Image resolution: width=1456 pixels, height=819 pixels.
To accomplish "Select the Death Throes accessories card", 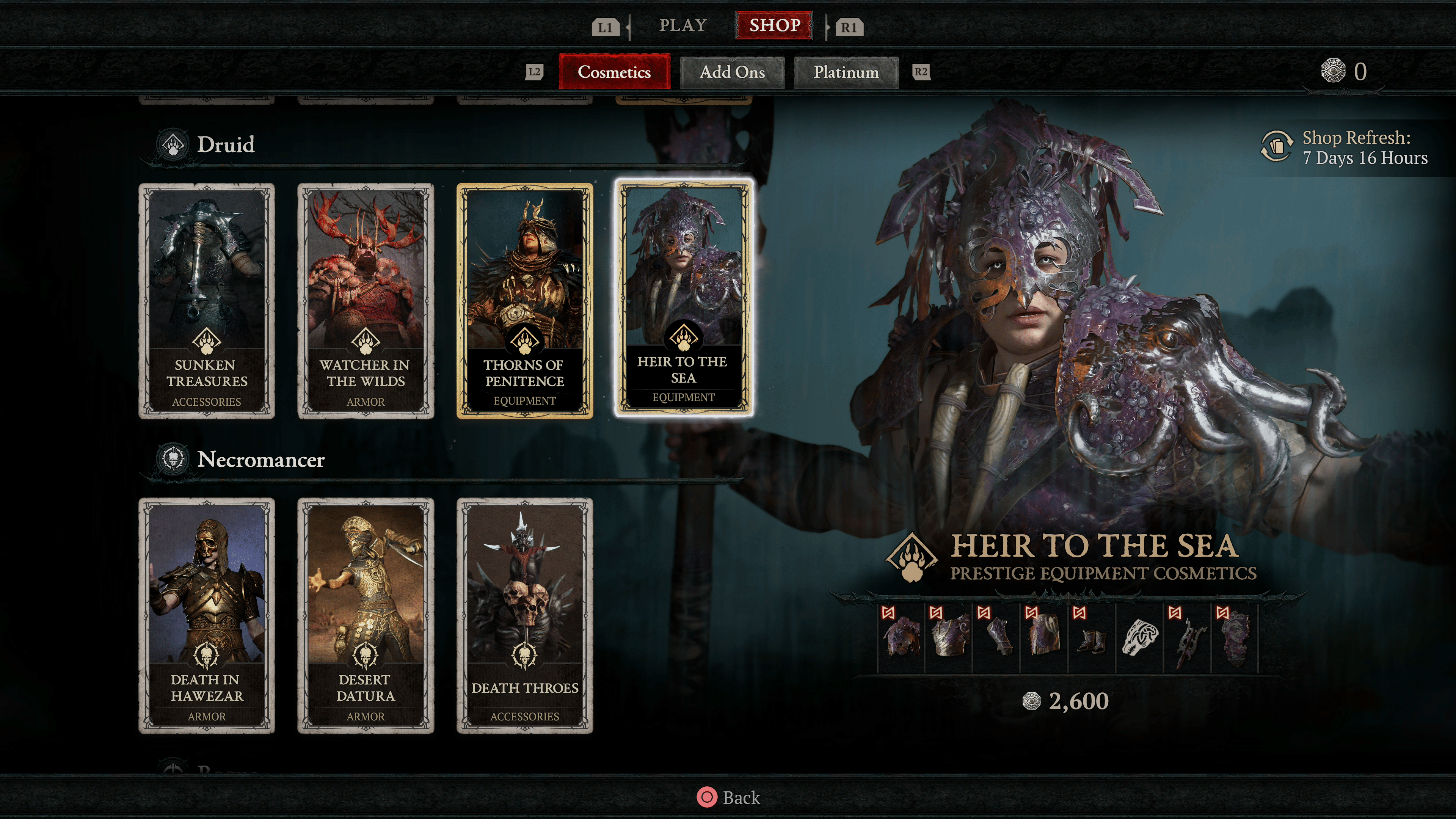I will pos(524,615).
